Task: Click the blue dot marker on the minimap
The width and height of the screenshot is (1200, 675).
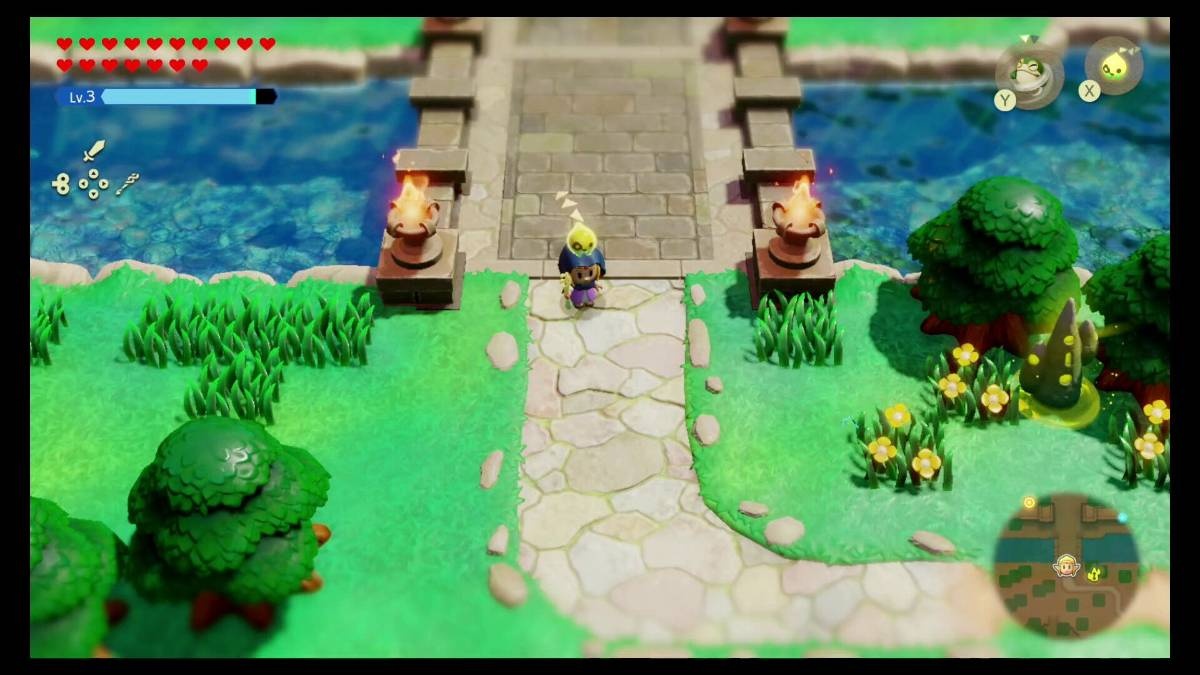Action: (x=1122, y=518)
